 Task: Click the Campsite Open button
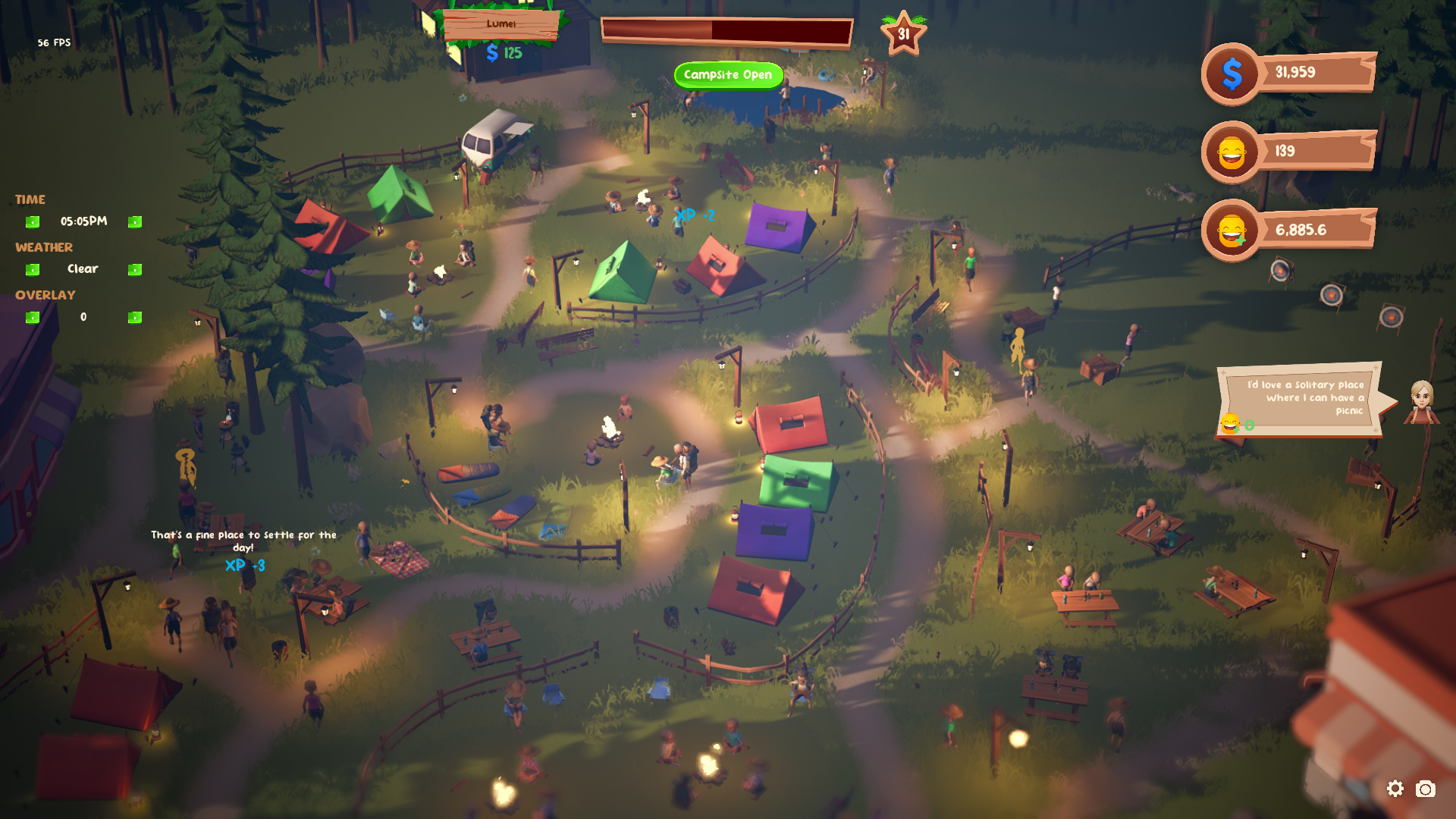pyautogui.click(x=728, y=74)
